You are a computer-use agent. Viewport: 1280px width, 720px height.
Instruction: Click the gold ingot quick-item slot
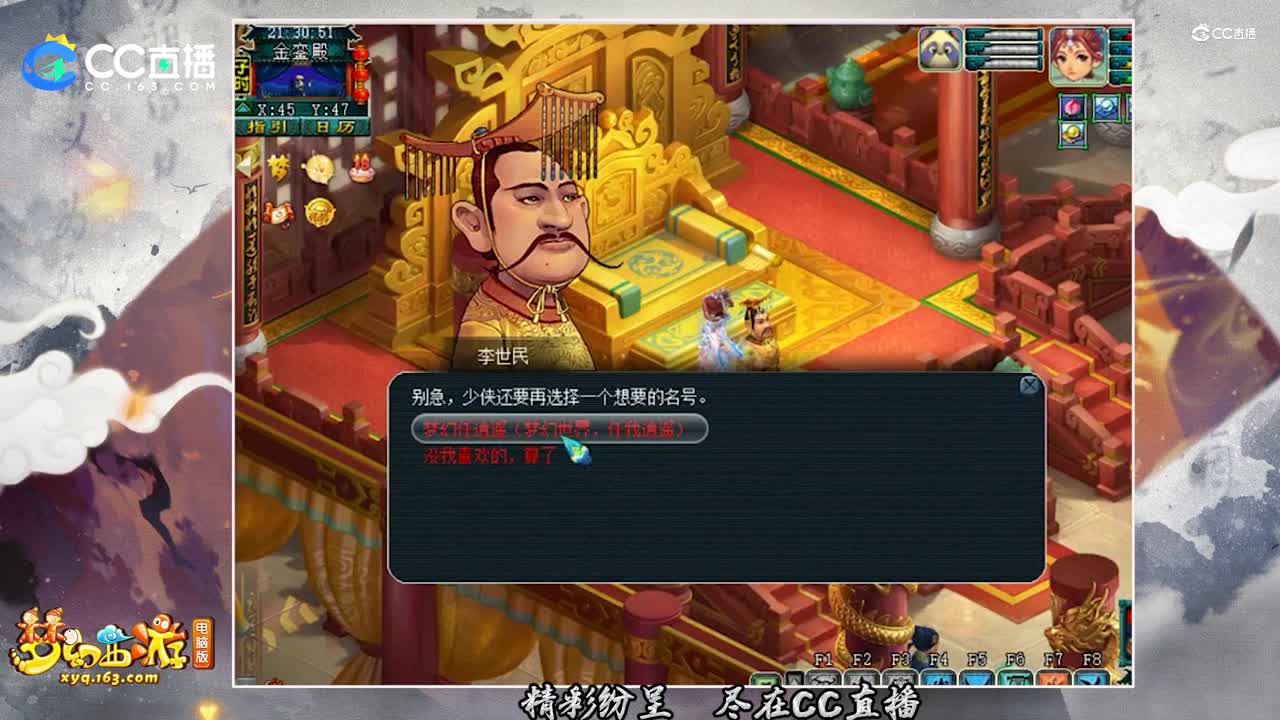point(1074,132)
